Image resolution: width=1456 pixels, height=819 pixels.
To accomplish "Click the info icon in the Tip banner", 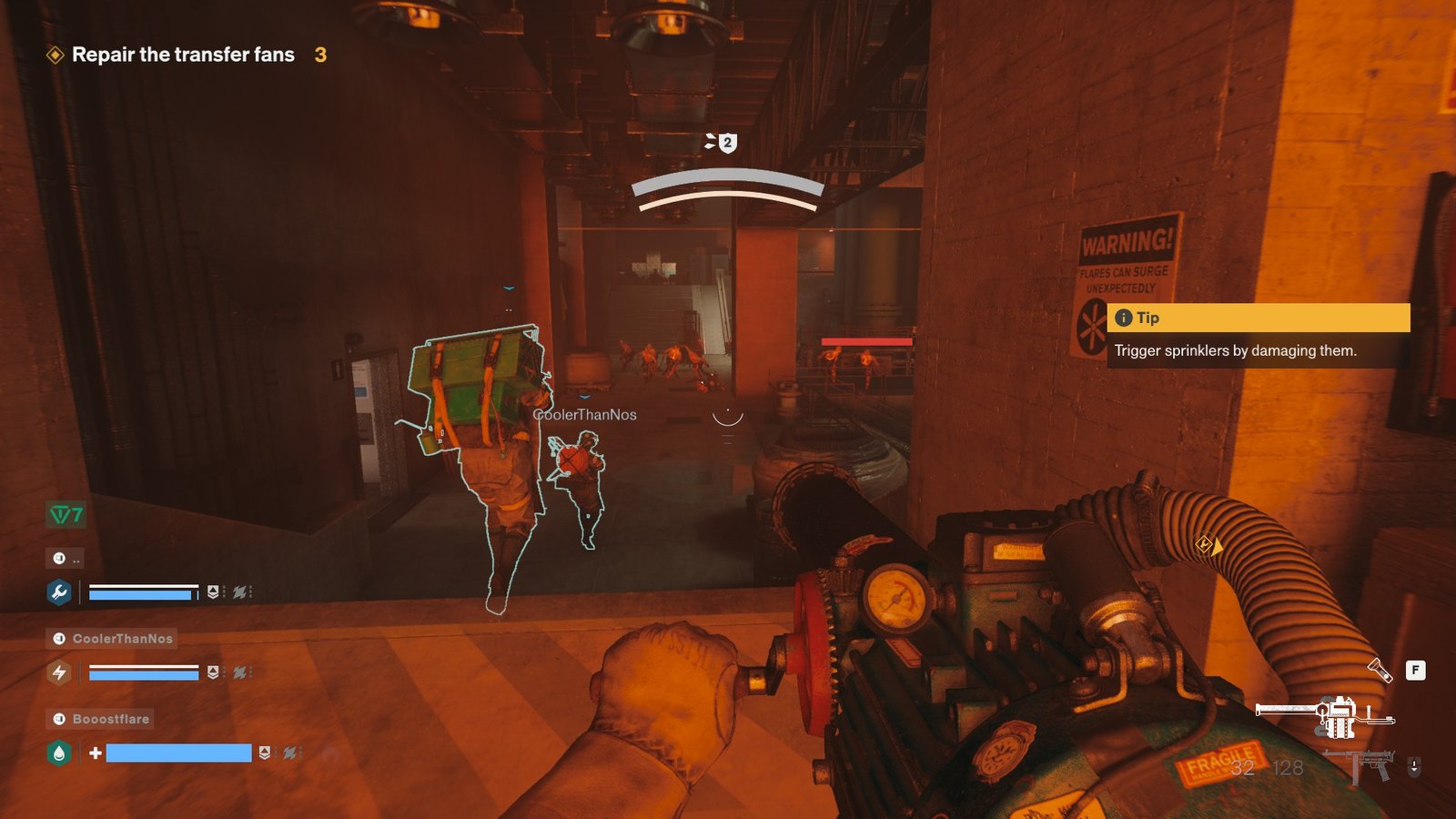I will pos(1122,318).
